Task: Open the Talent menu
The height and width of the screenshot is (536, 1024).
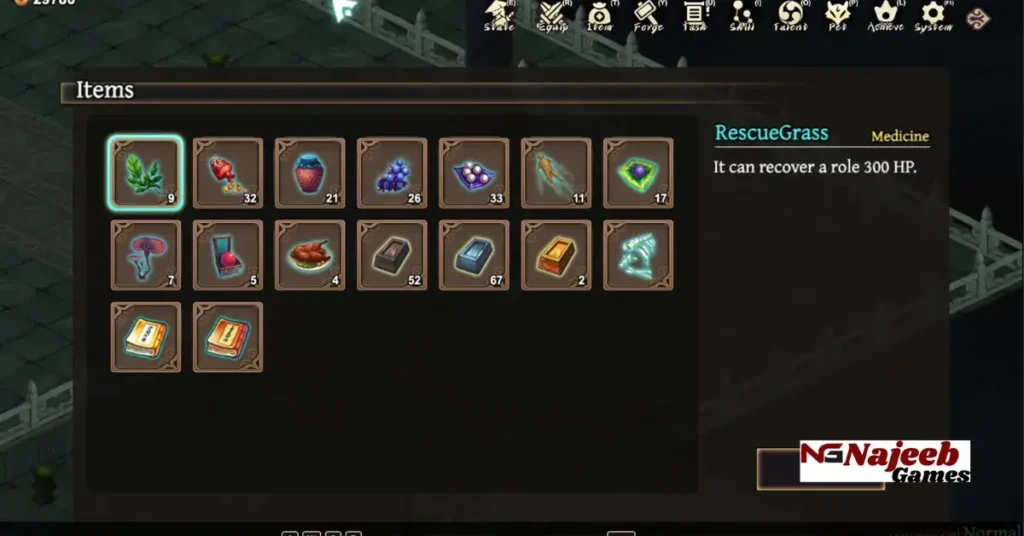Action: (x=790, y=14)
